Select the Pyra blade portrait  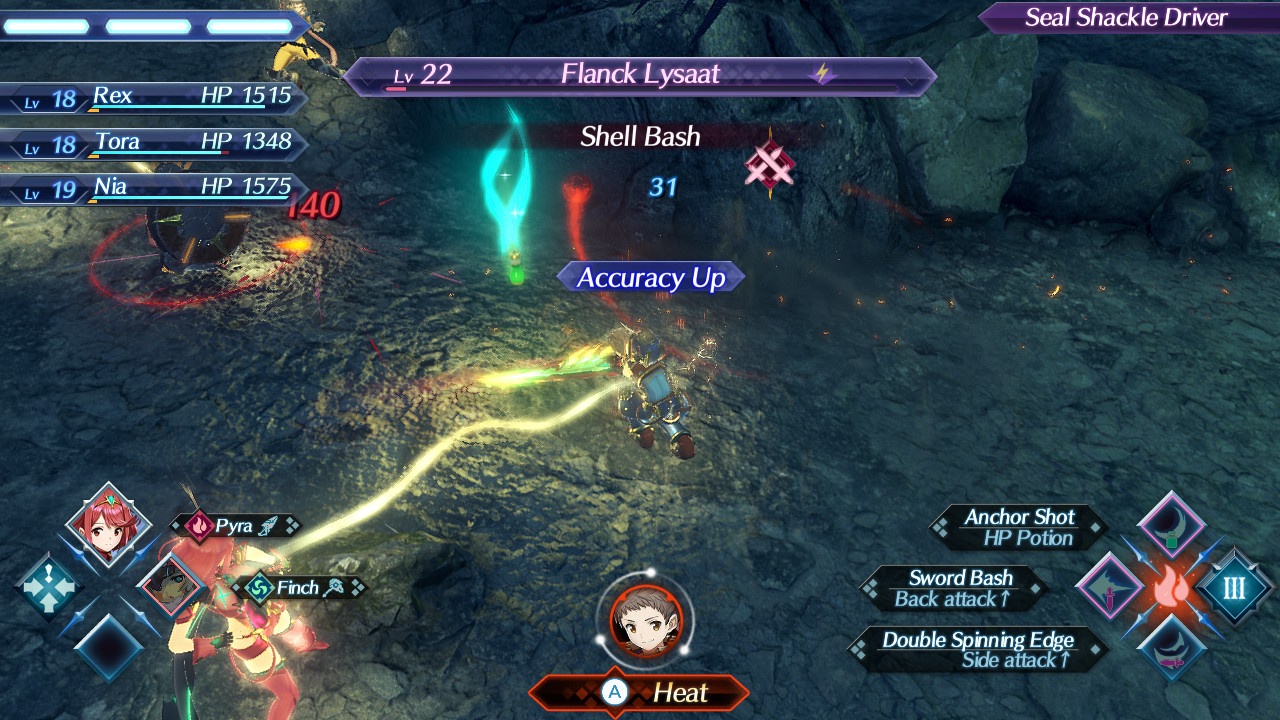(108, 525)
